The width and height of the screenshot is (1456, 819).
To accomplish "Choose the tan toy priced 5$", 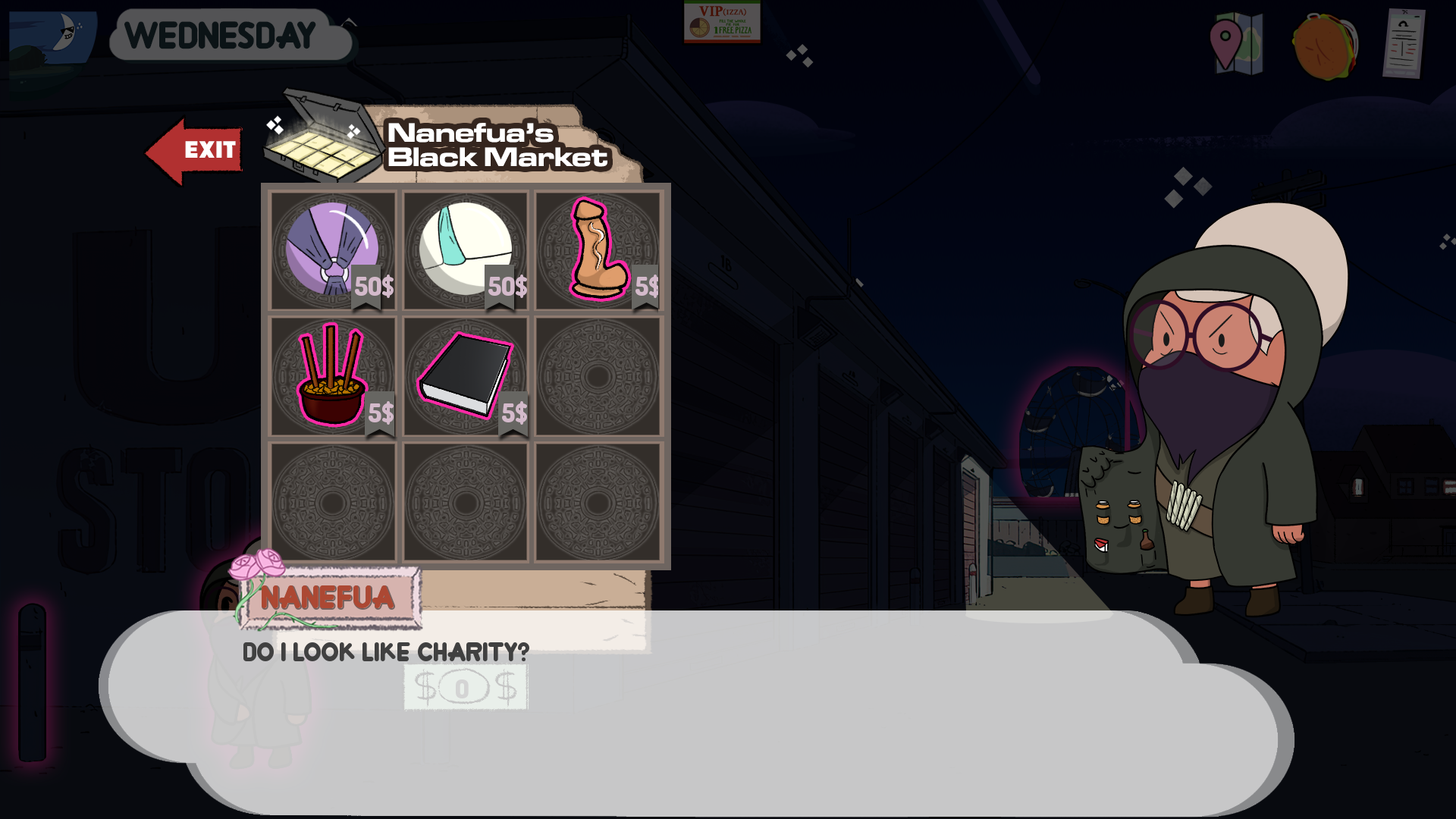I will [598, 249].
